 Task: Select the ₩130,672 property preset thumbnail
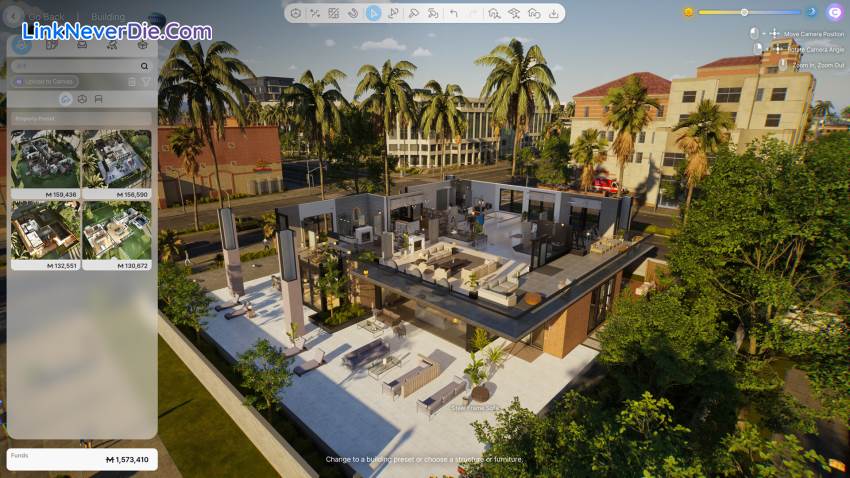pos(117,230)
